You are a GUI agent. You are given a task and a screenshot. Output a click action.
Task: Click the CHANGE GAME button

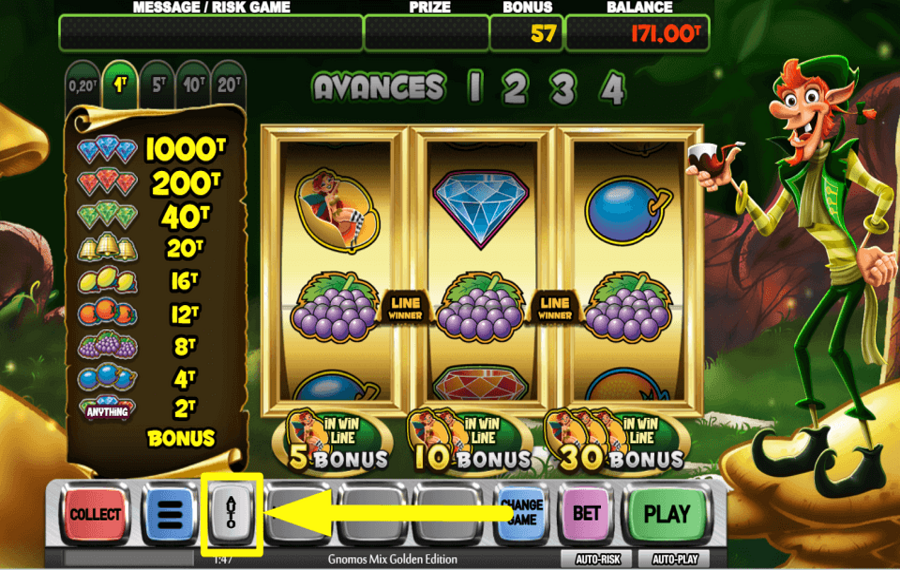click(x=520, y=513)
